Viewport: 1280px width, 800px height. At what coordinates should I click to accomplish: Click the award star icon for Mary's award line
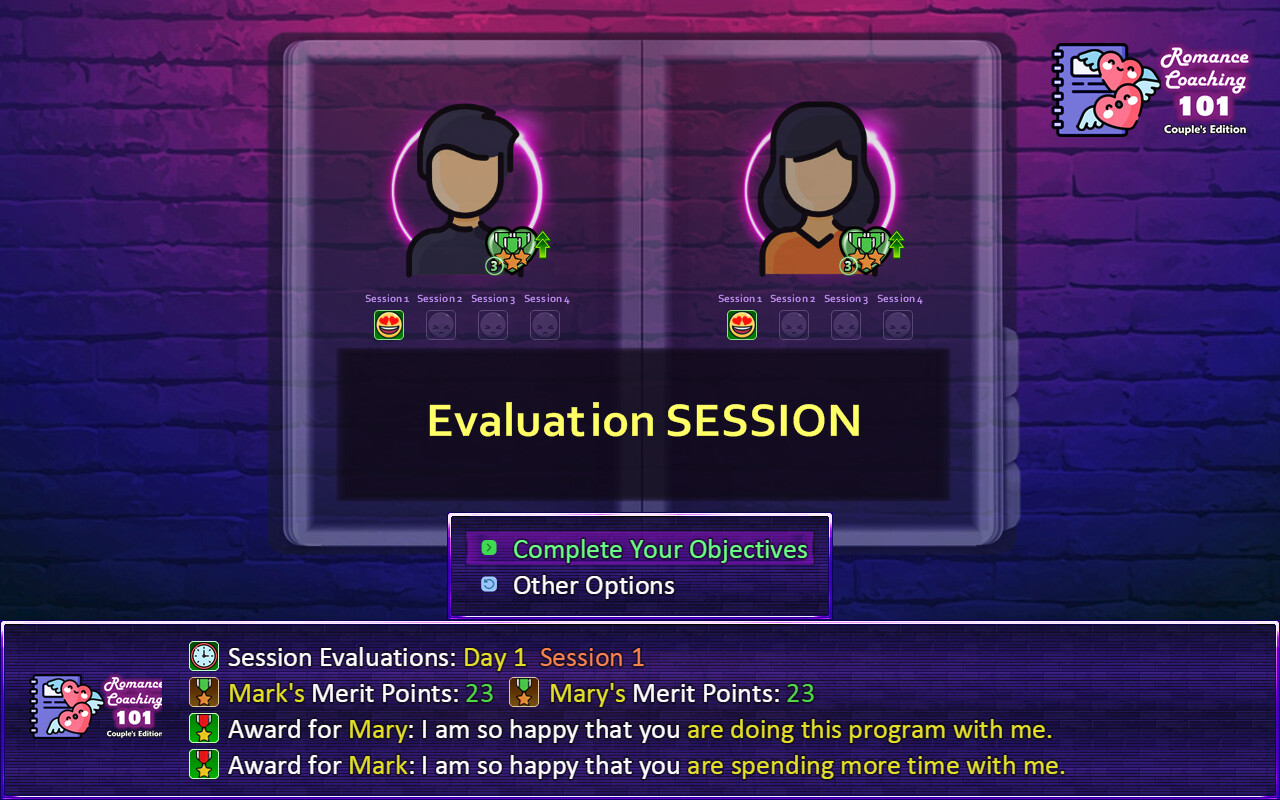[x=204, y=729]
